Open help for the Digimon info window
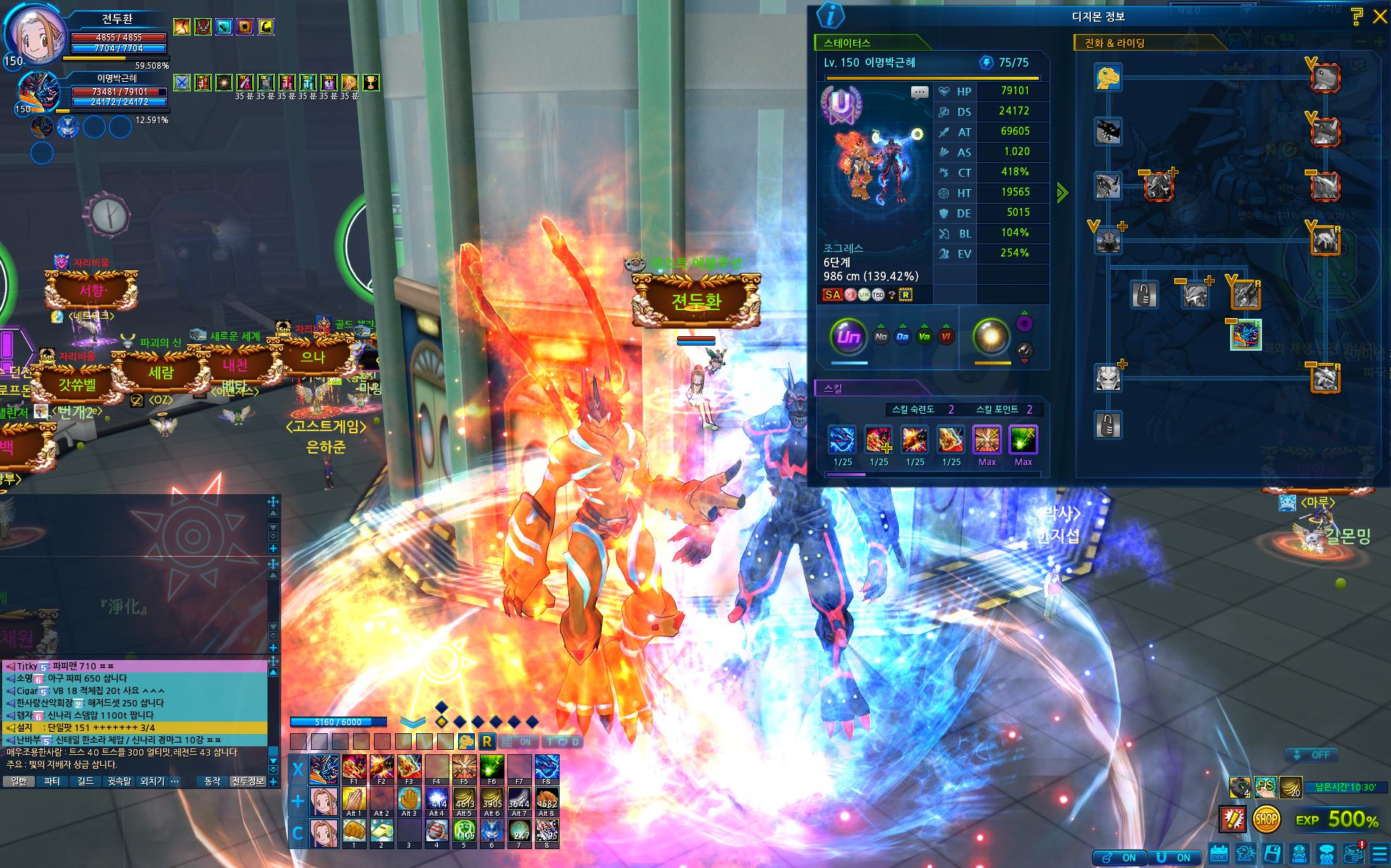The height and width of the screenshot is (868, 1391). [x=1356, y=17]
